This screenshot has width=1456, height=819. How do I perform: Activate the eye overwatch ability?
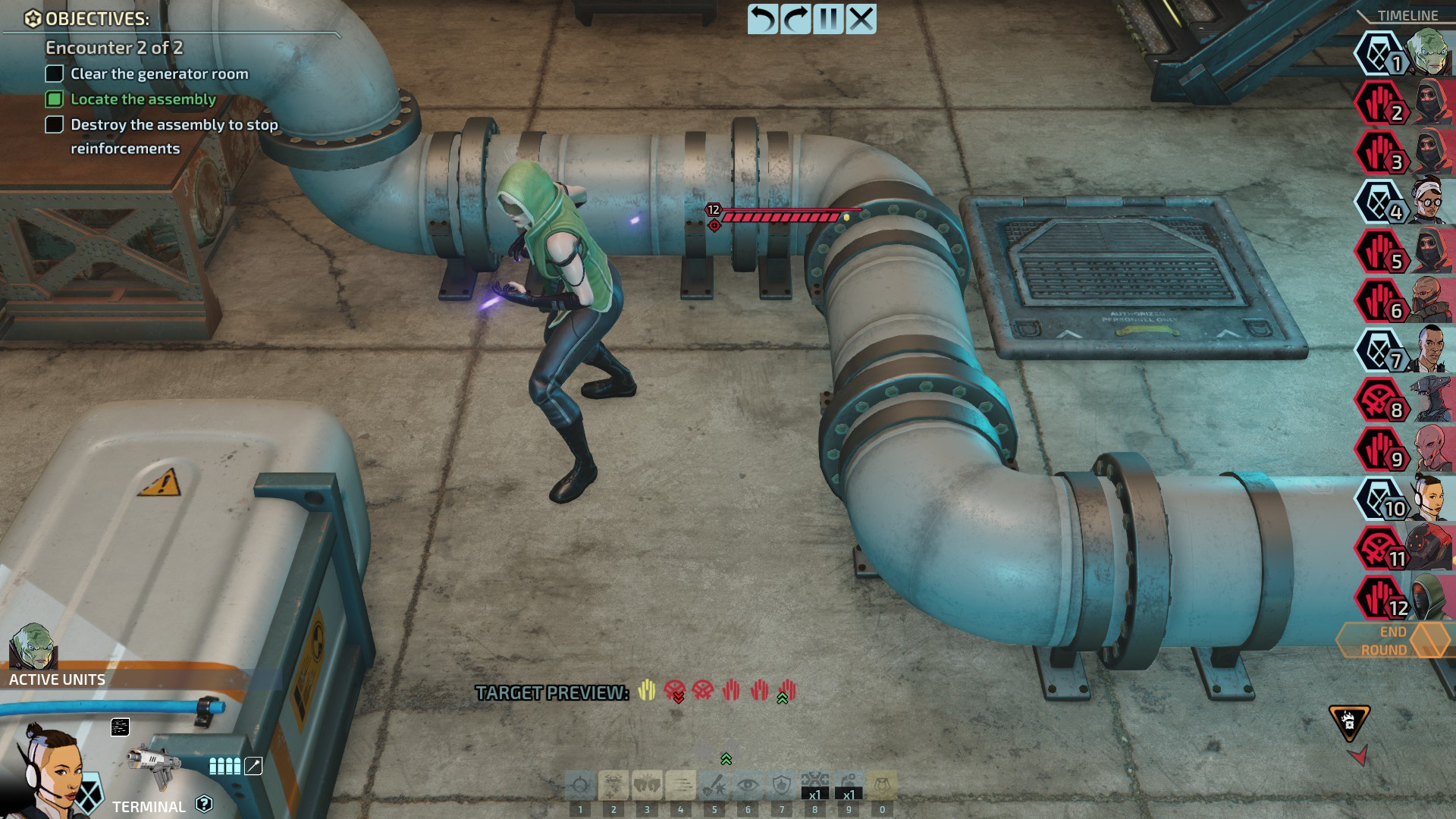[x=748, y=786]
